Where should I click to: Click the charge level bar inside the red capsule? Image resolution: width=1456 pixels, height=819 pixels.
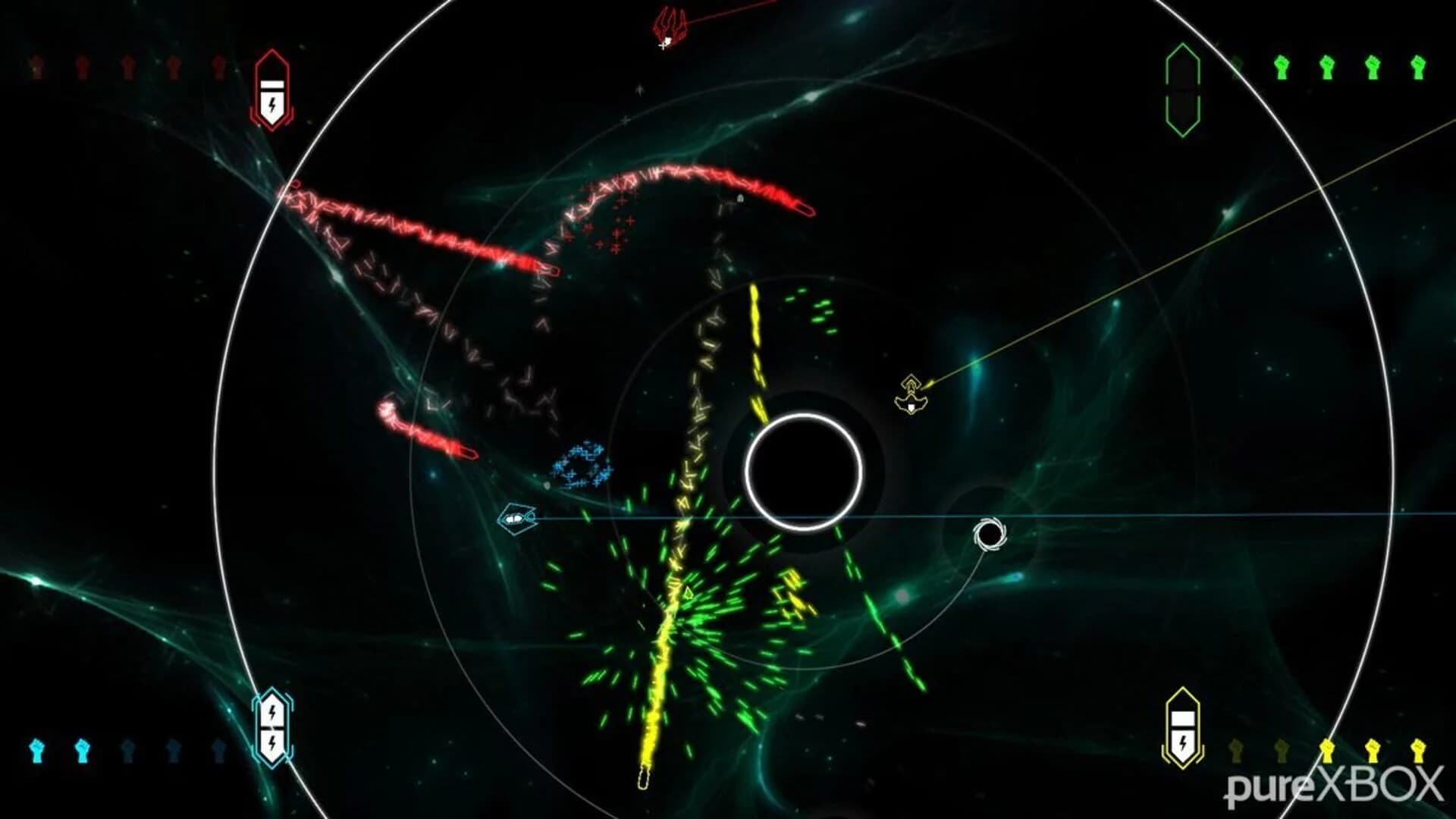272,85
